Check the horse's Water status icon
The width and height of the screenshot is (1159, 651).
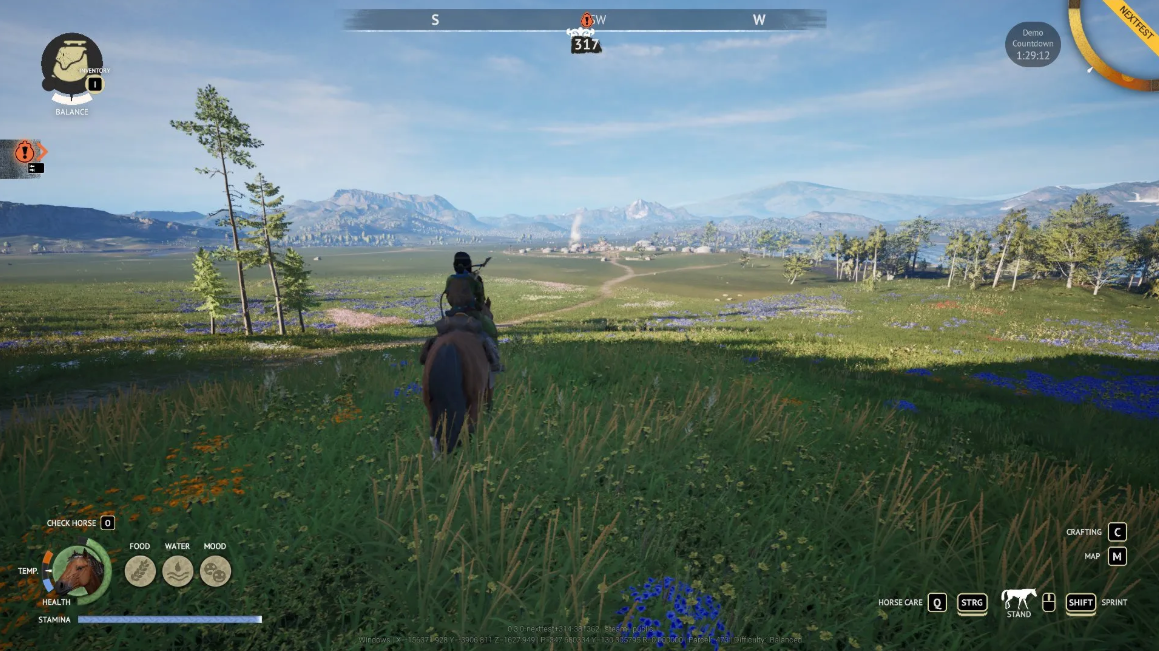178,571
